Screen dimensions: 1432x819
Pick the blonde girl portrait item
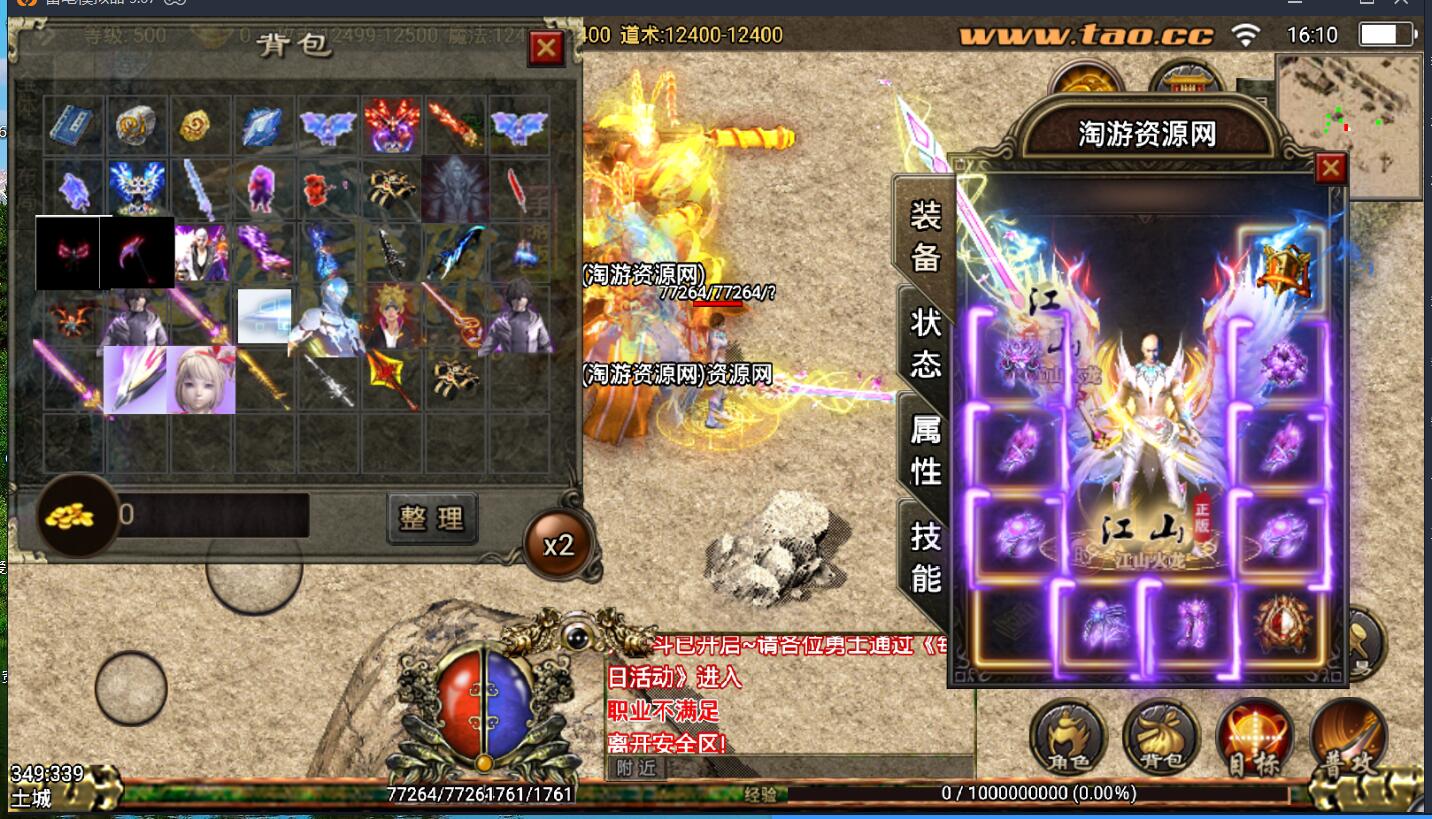pyautogui.click(x=200, y=380)
